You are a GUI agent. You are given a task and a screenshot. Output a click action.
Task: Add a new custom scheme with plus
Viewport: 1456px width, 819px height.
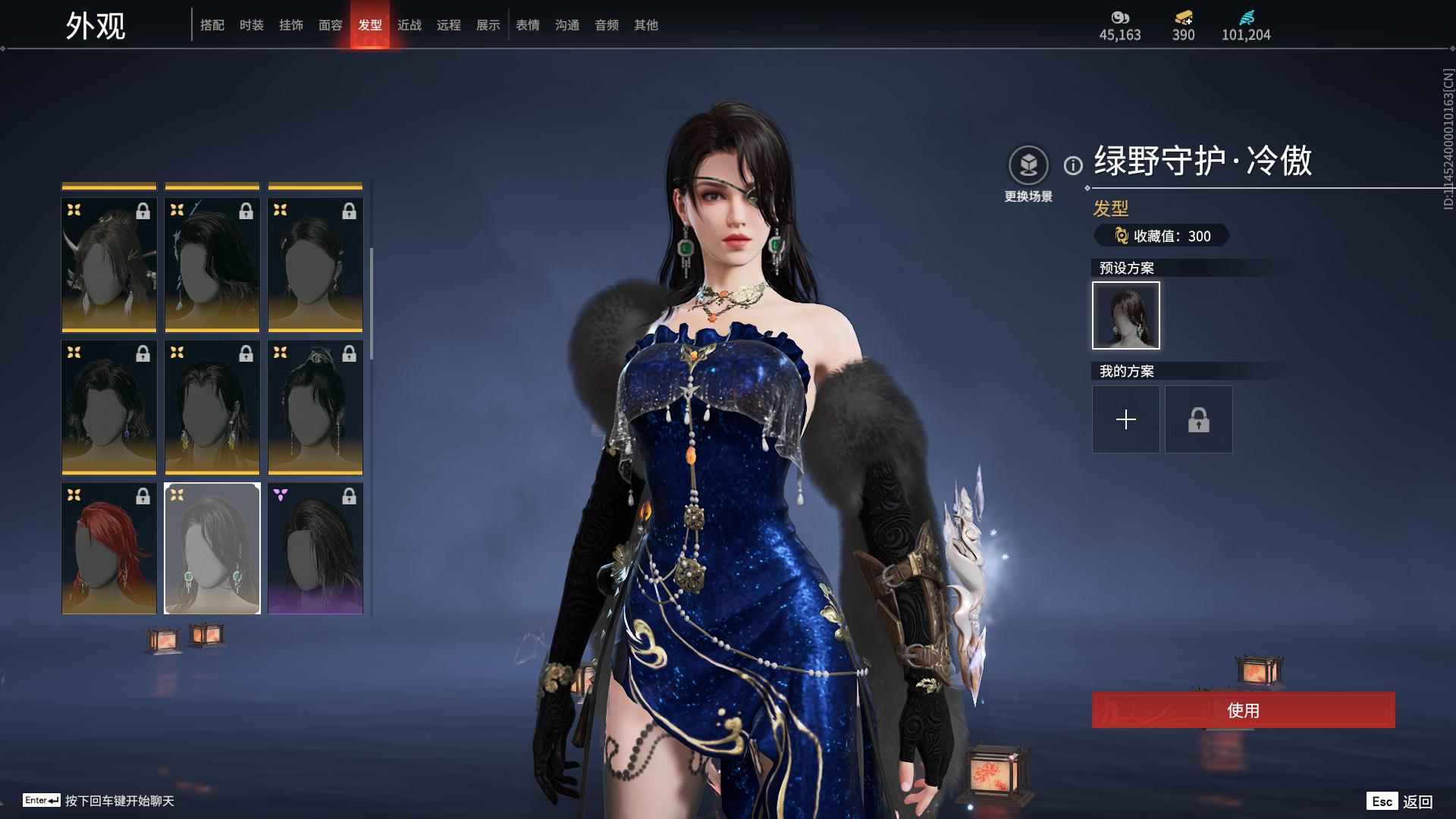coord(1126,419)
